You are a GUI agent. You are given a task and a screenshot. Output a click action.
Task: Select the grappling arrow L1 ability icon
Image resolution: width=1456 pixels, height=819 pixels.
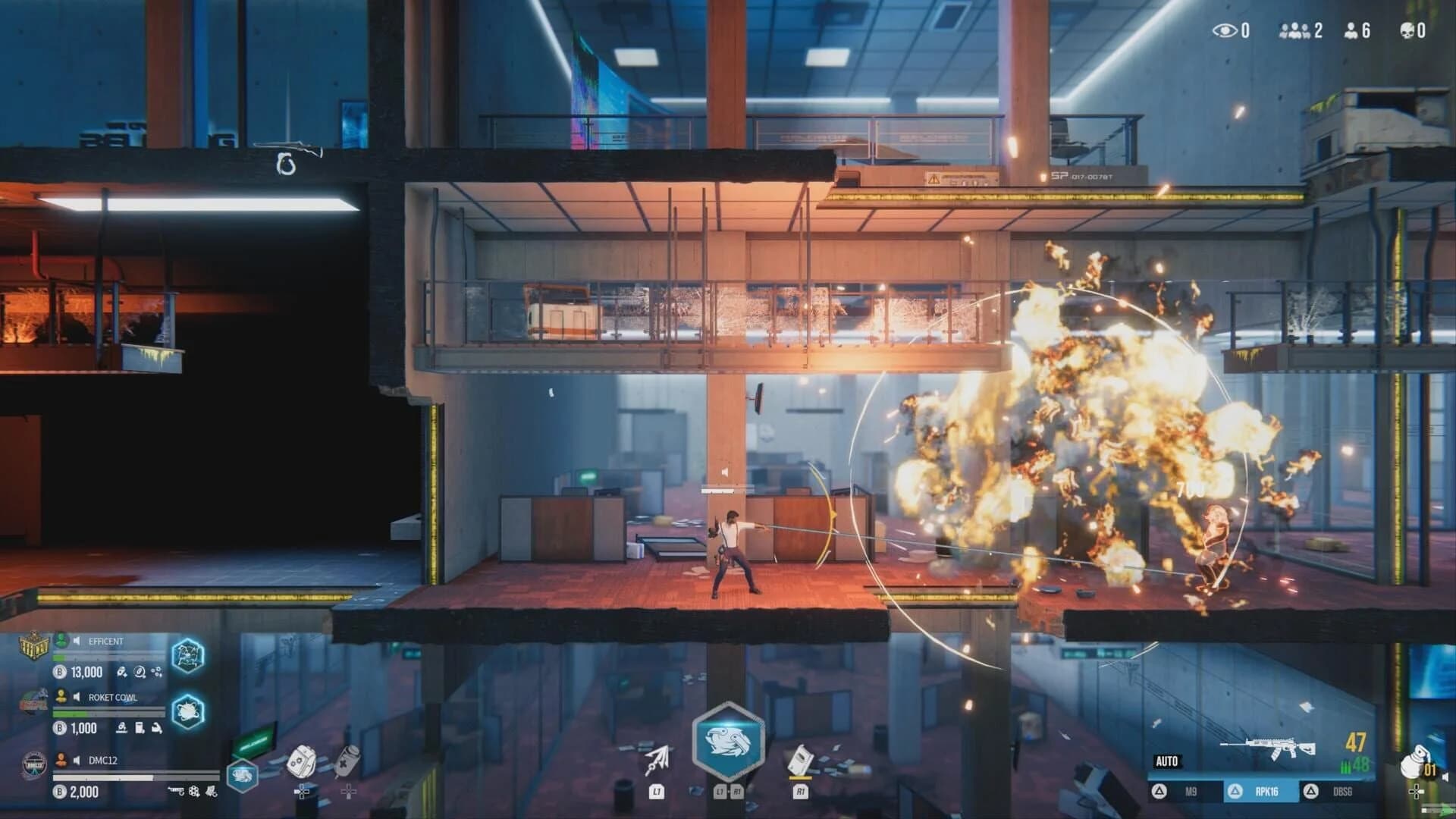657,757
